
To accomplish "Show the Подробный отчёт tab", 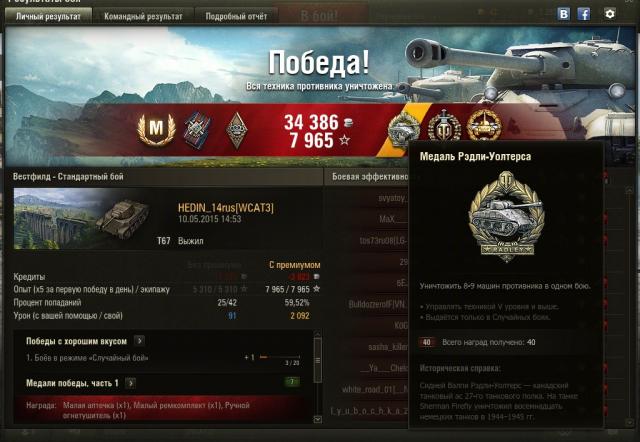I will click(x=235, y=16).
